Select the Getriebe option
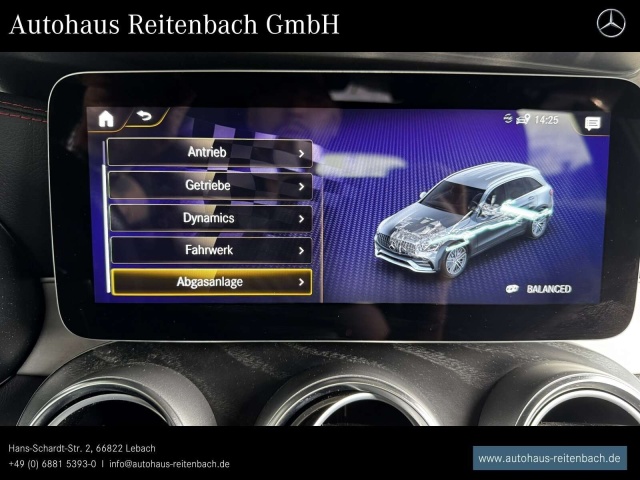 coord(209,185)
